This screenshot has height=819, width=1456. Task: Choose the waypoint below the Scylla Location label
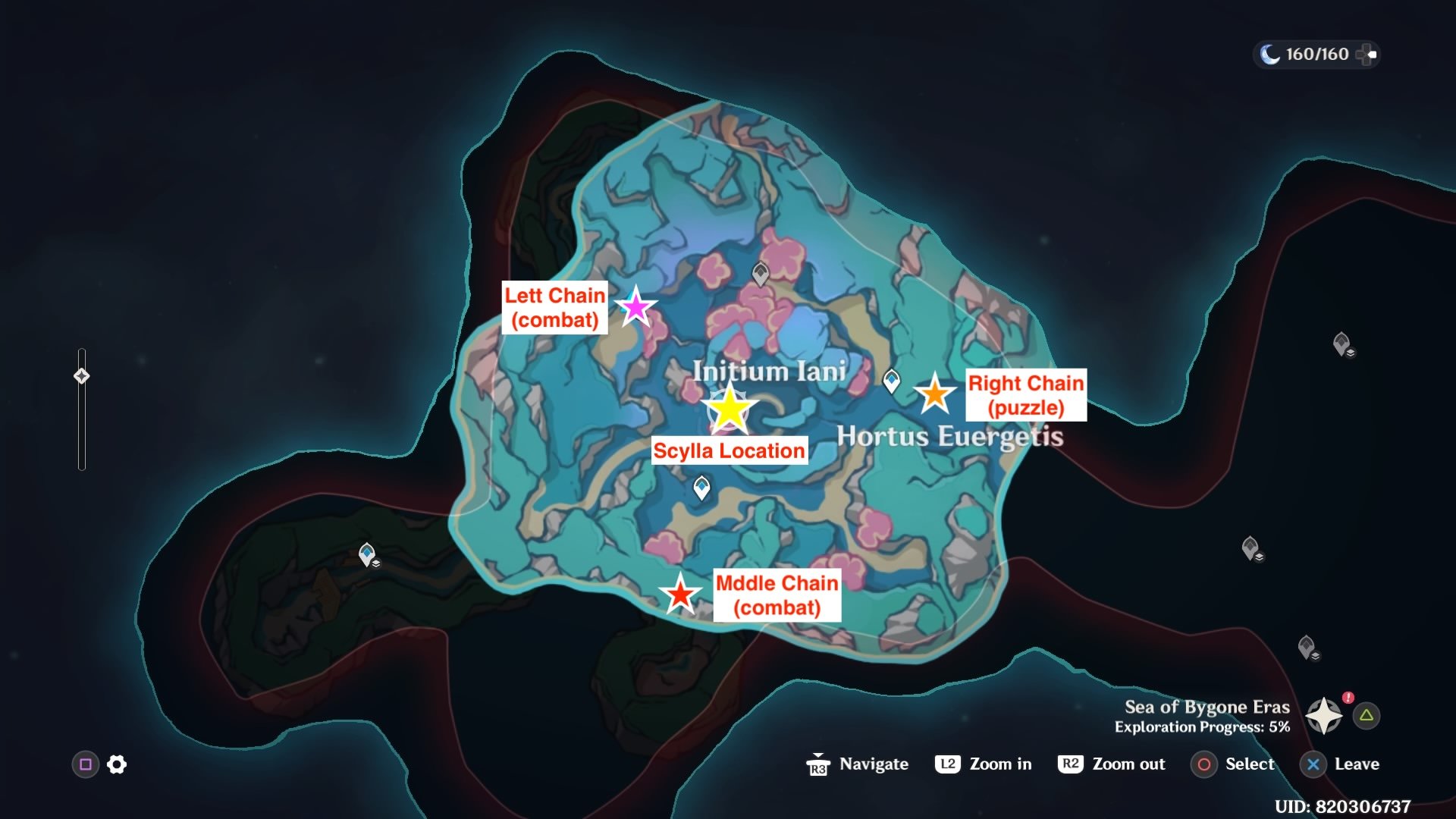point(702,487)
